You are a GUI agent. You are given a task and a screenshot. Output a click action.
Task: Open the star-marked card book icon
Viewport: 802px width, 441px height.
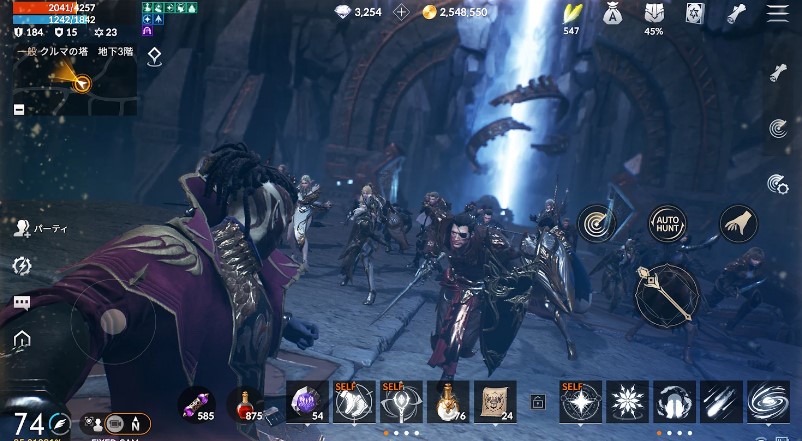[694, 13]
